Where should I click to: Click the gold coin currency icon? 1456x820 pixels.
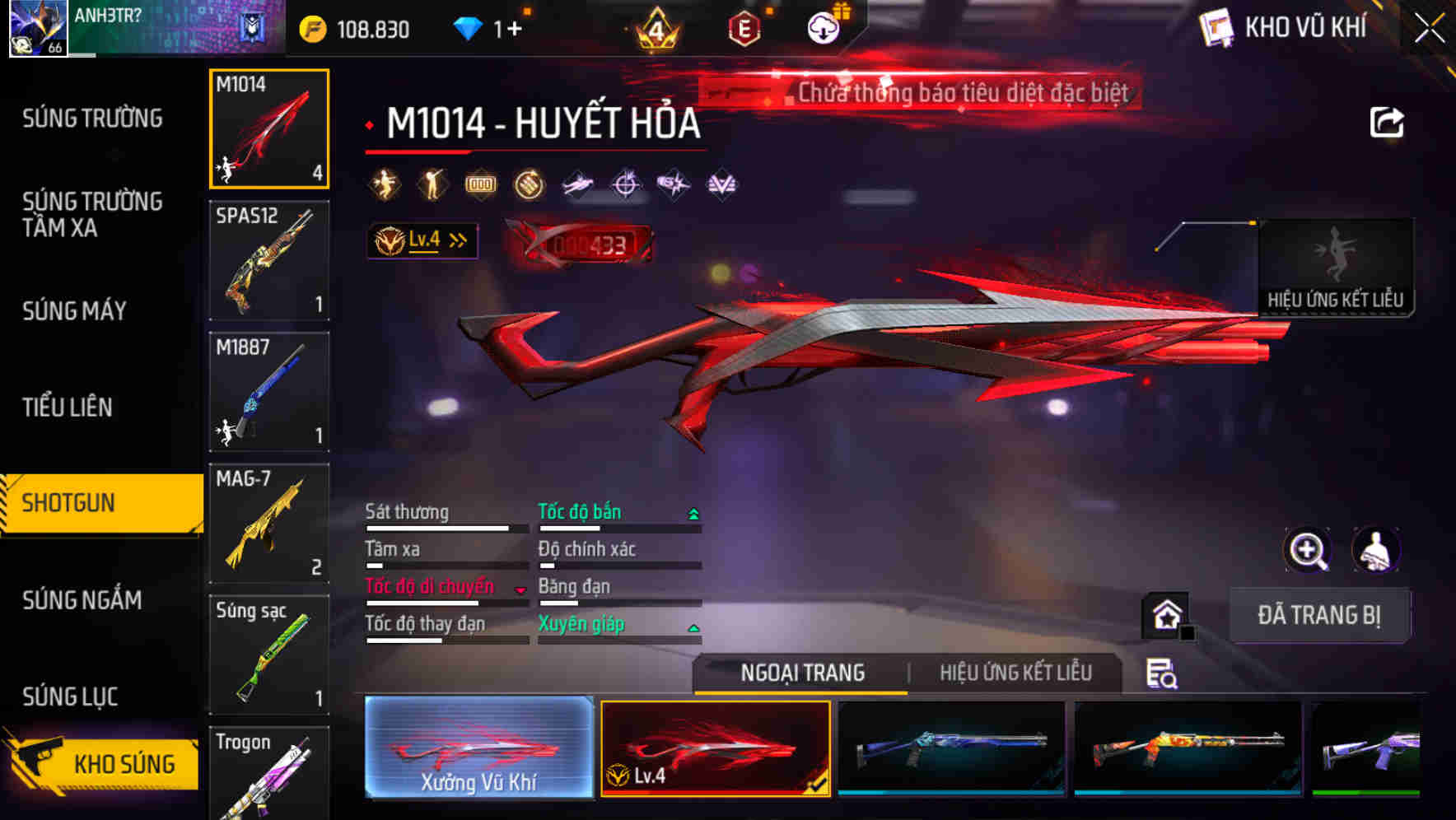(x=311, y=27)
